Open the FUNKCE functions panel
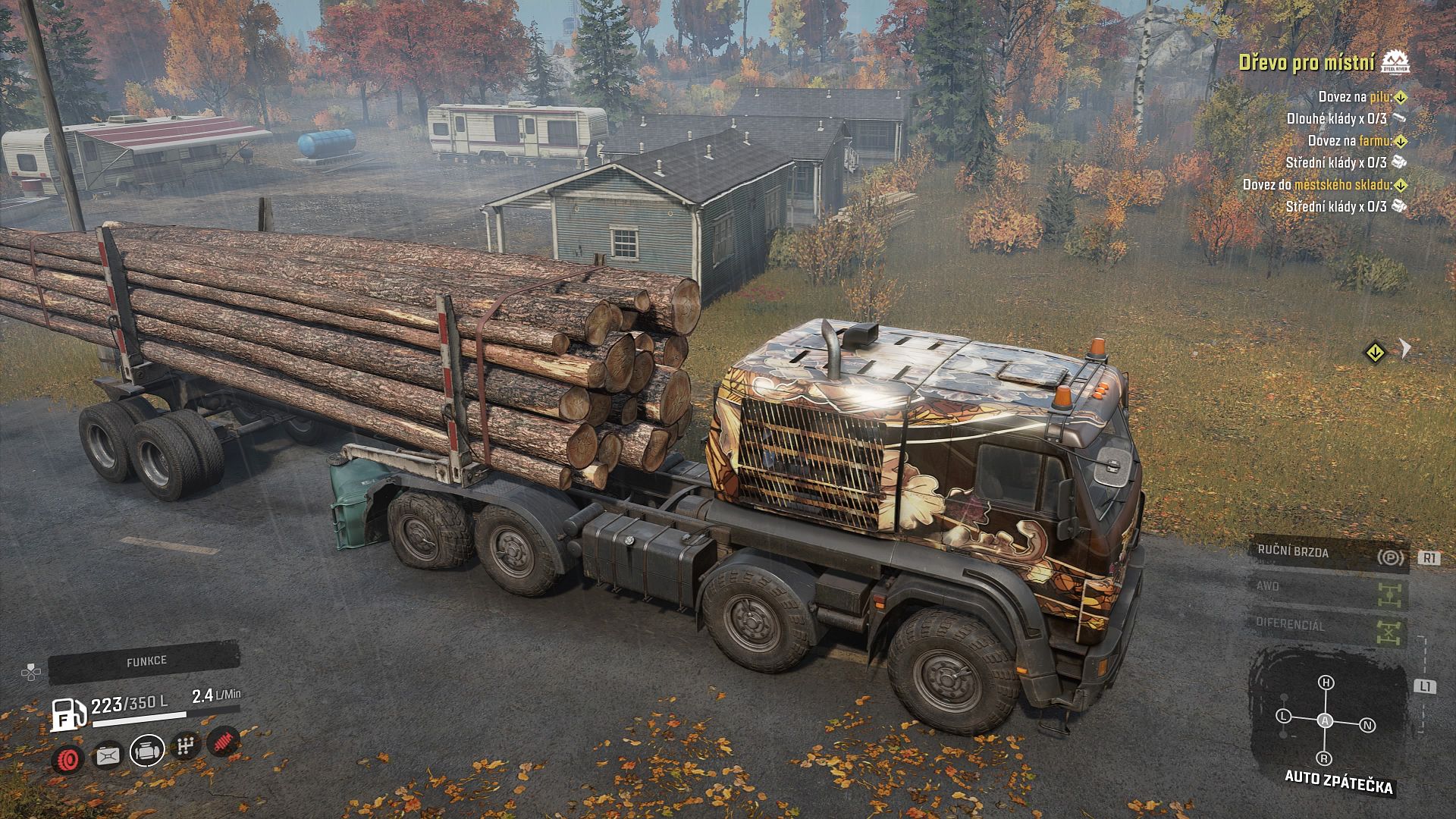The image size is (1456, 819). pos(146,662)
